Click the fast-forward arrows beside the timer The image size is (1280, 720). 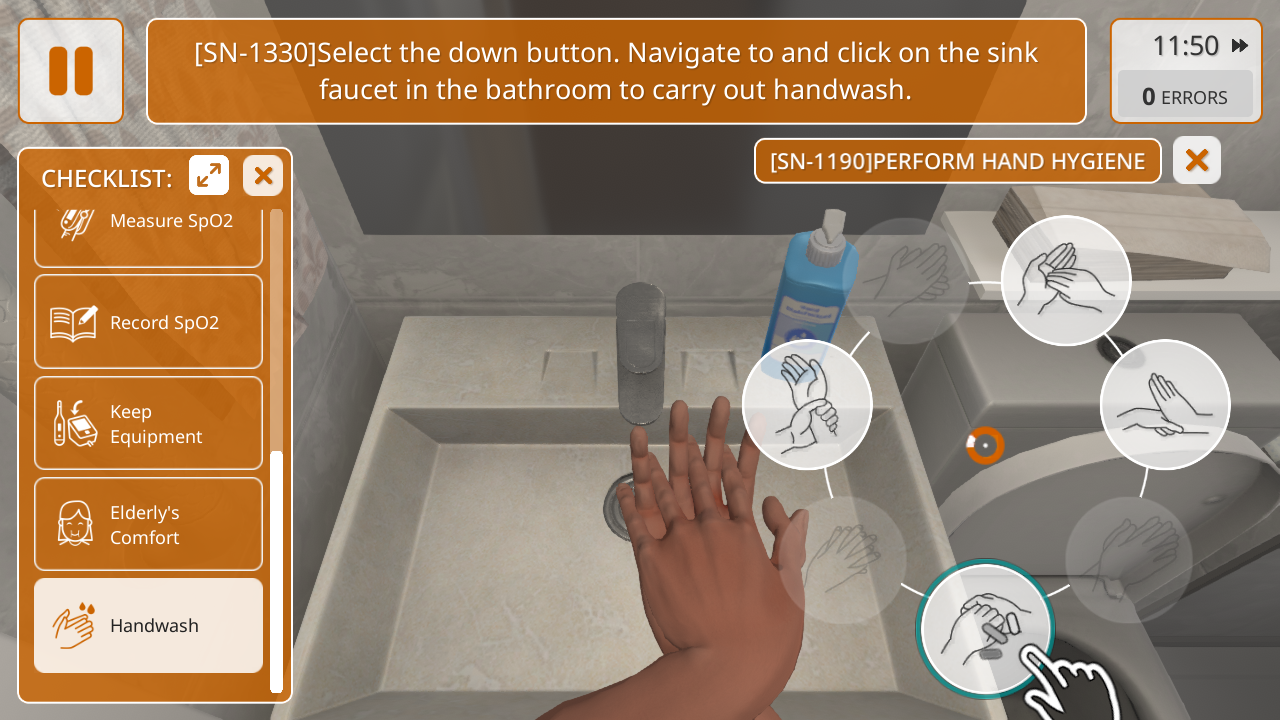pyautogui.click(x=1240, y=46)
